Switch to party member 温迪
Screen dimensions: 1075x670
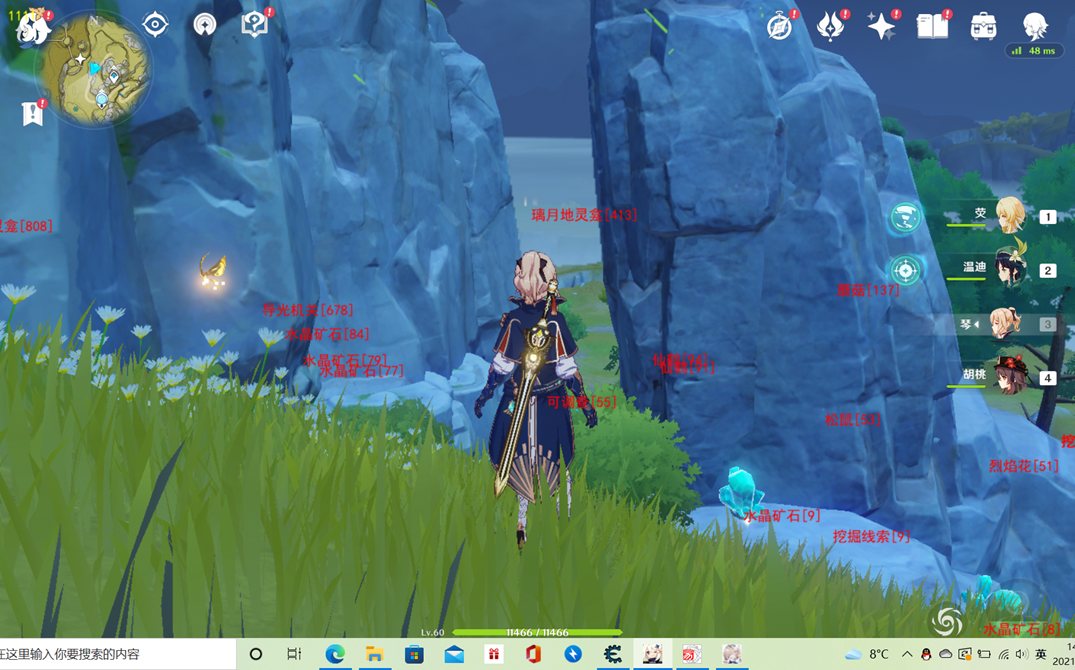point(1008,270)
